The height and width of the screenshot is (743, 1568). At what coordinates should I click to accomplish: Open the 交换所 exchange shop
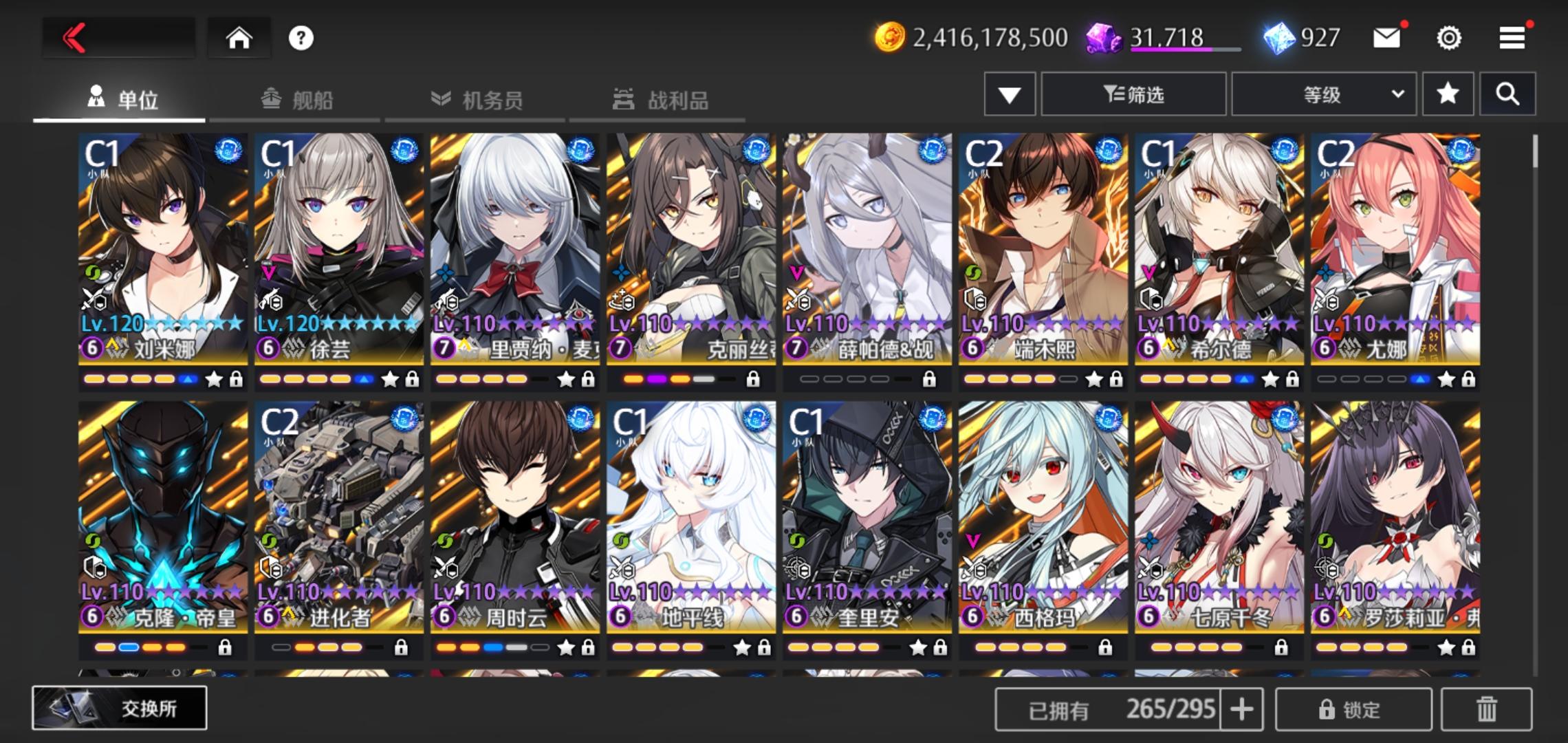click(120, 709)
